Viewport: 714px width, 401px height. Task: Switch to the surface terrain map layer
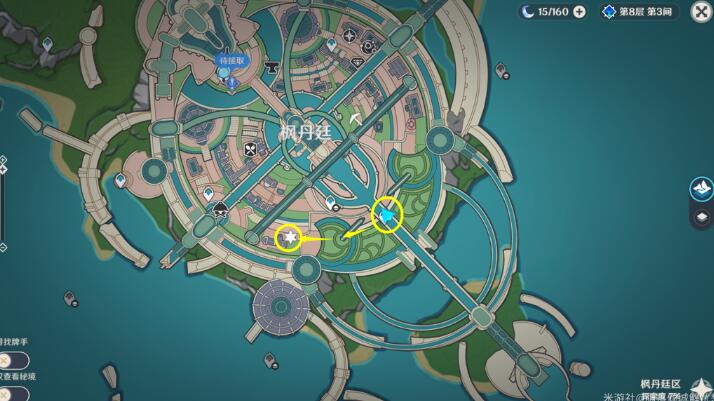701,188
